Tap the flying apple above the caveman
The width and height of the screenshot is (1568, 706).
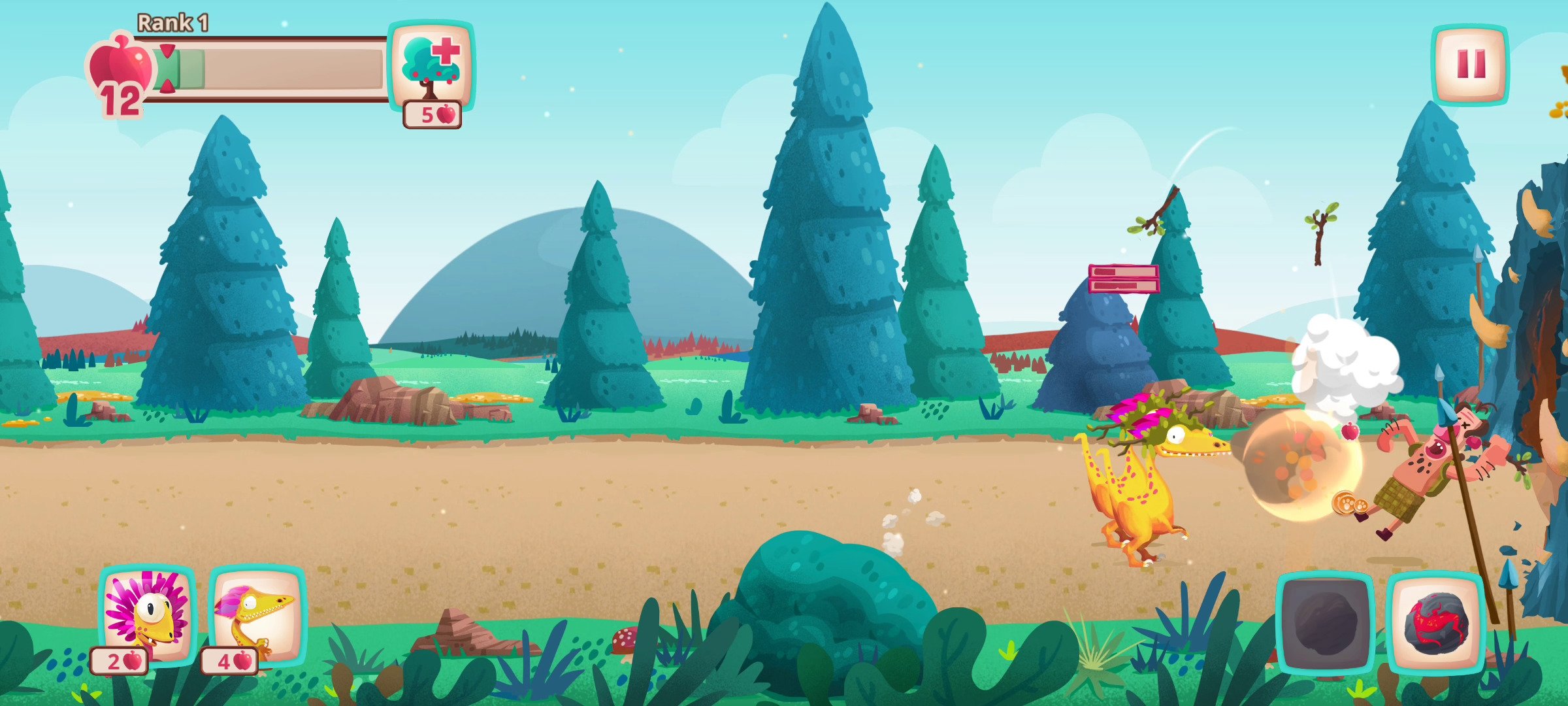1350,431
